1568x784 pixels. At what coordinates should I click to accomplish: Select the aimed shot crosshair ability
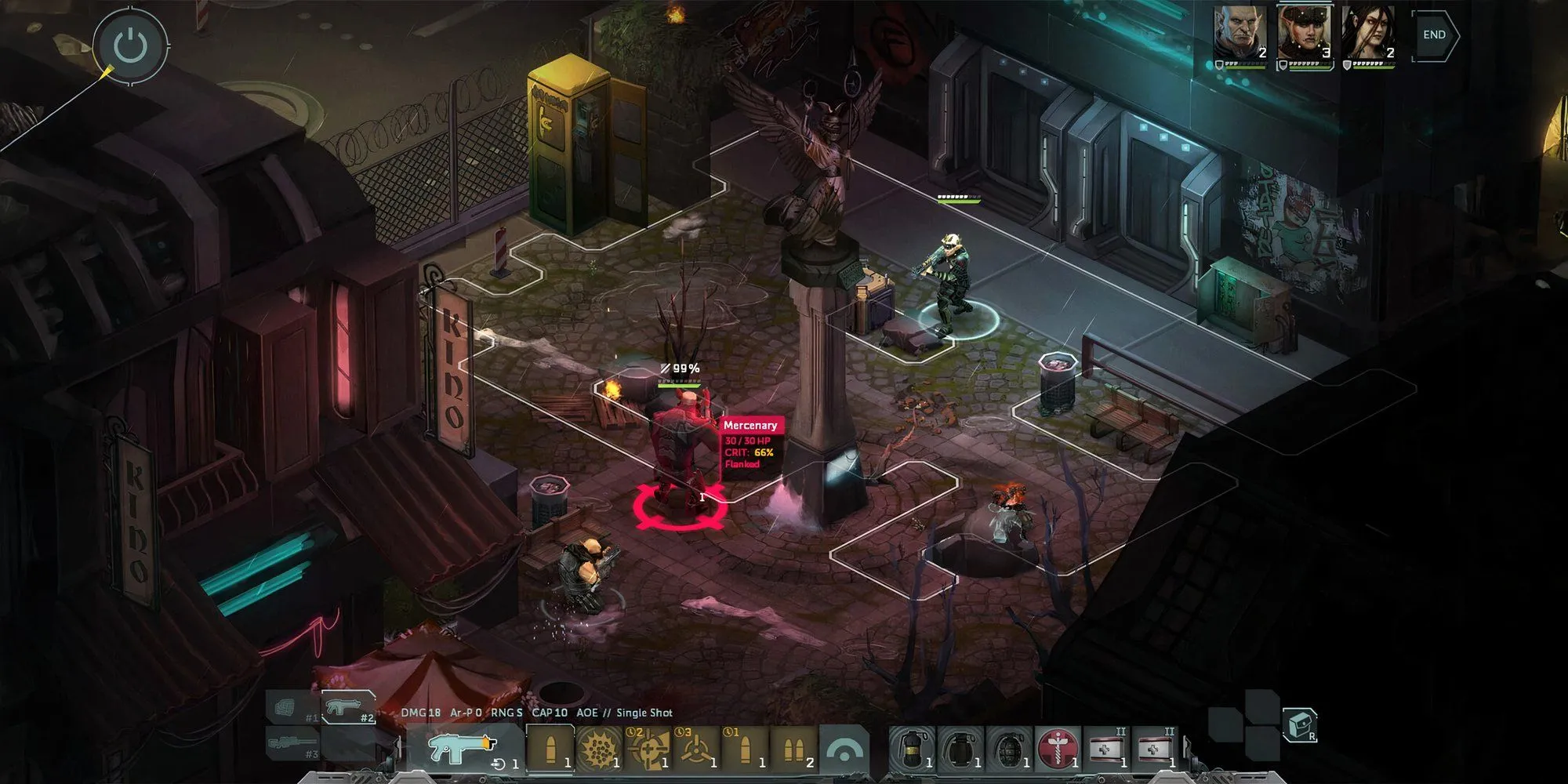649,747
